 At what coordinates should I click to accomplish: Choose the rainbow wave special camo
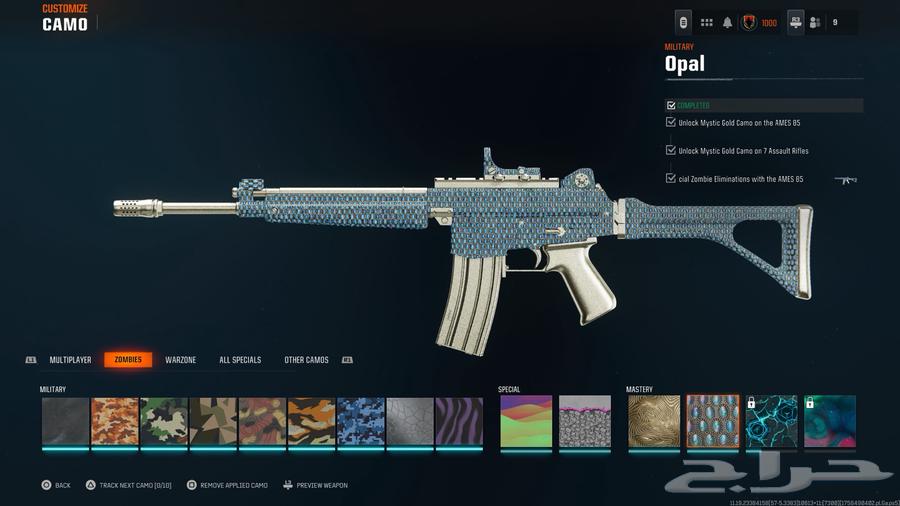pyautogui.click(x=525, y=421)
